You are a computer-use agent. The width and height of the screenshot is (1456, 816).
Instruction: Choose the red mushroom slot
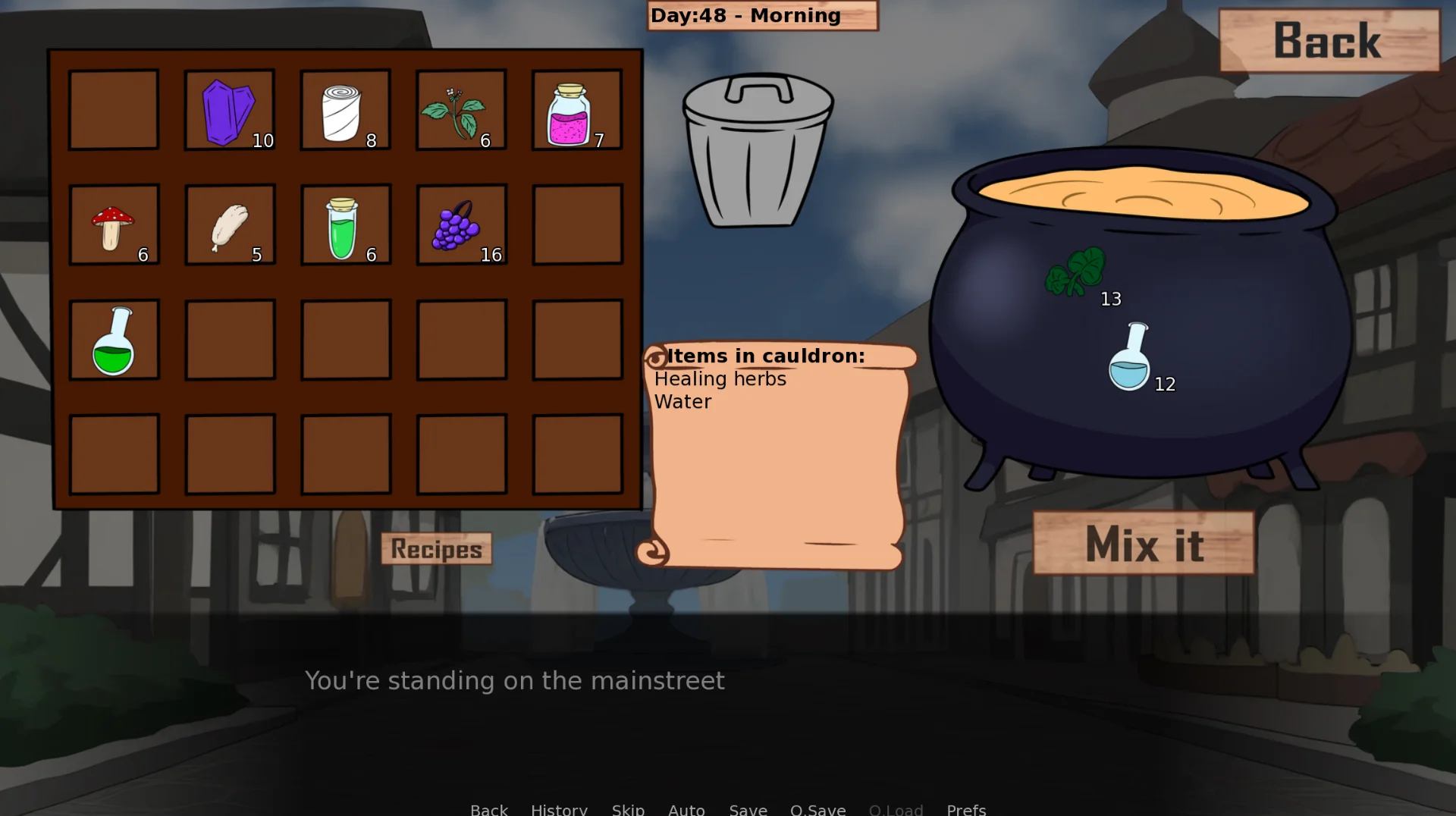114,225
